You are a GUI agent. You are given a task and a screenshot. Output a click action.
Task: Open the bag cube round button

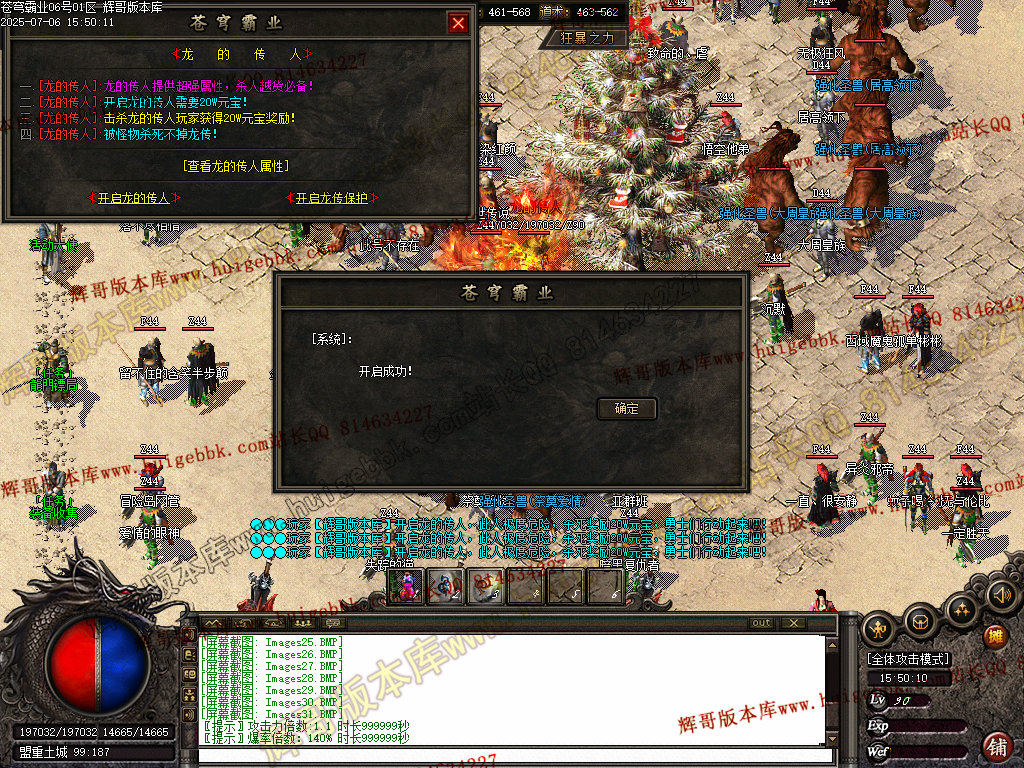click(919, 621)
